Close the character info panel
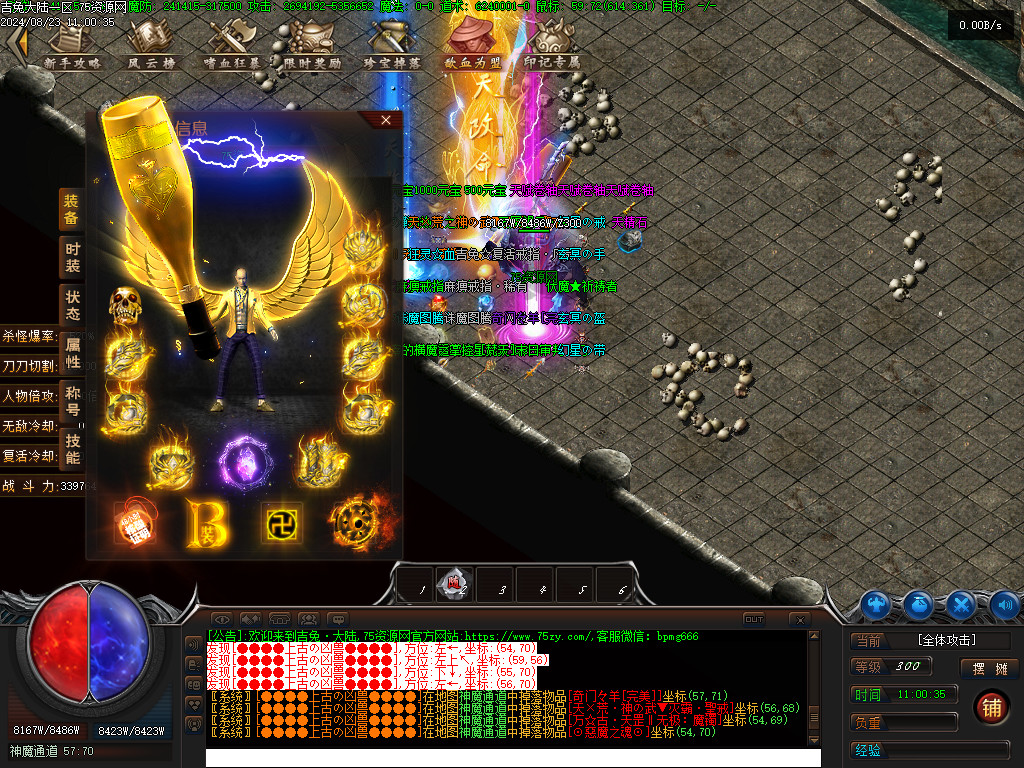1024x768 pixels. (x=386, y=120)
